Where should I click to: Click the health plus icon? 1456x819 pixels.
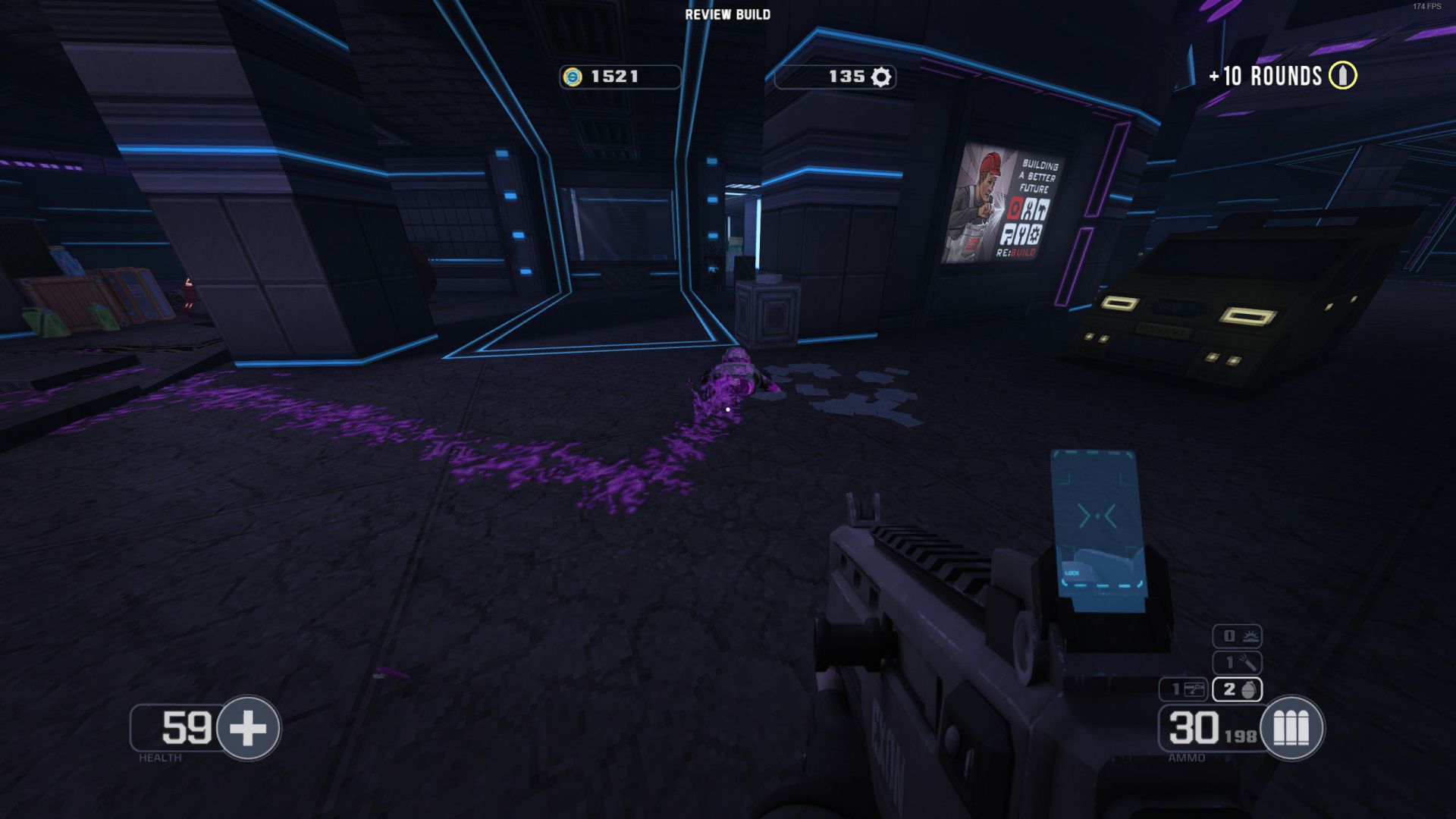248,728
